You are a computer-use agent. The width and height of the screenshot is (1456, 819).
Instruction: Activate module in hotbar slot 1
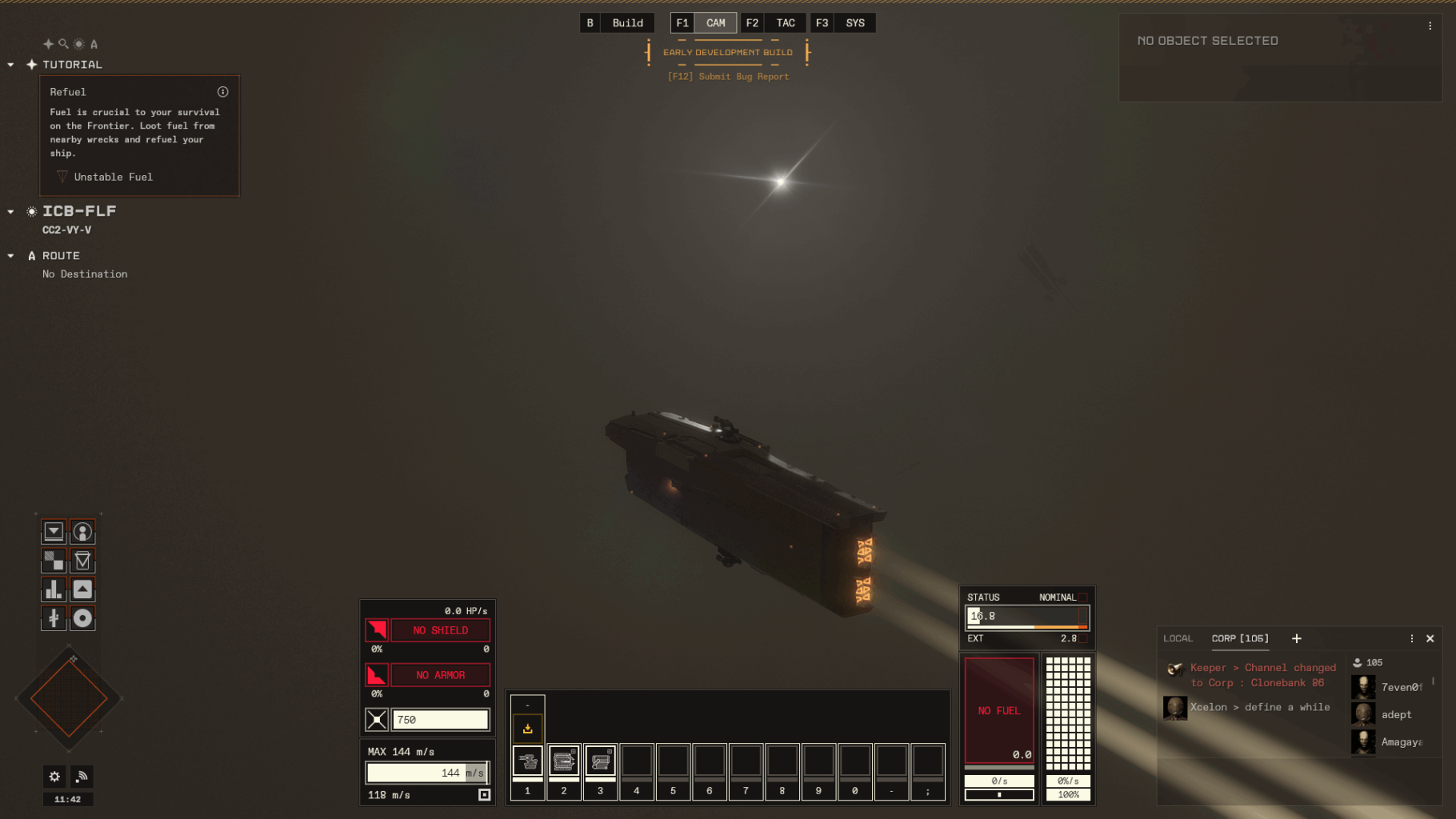click(x=527, y=761)
